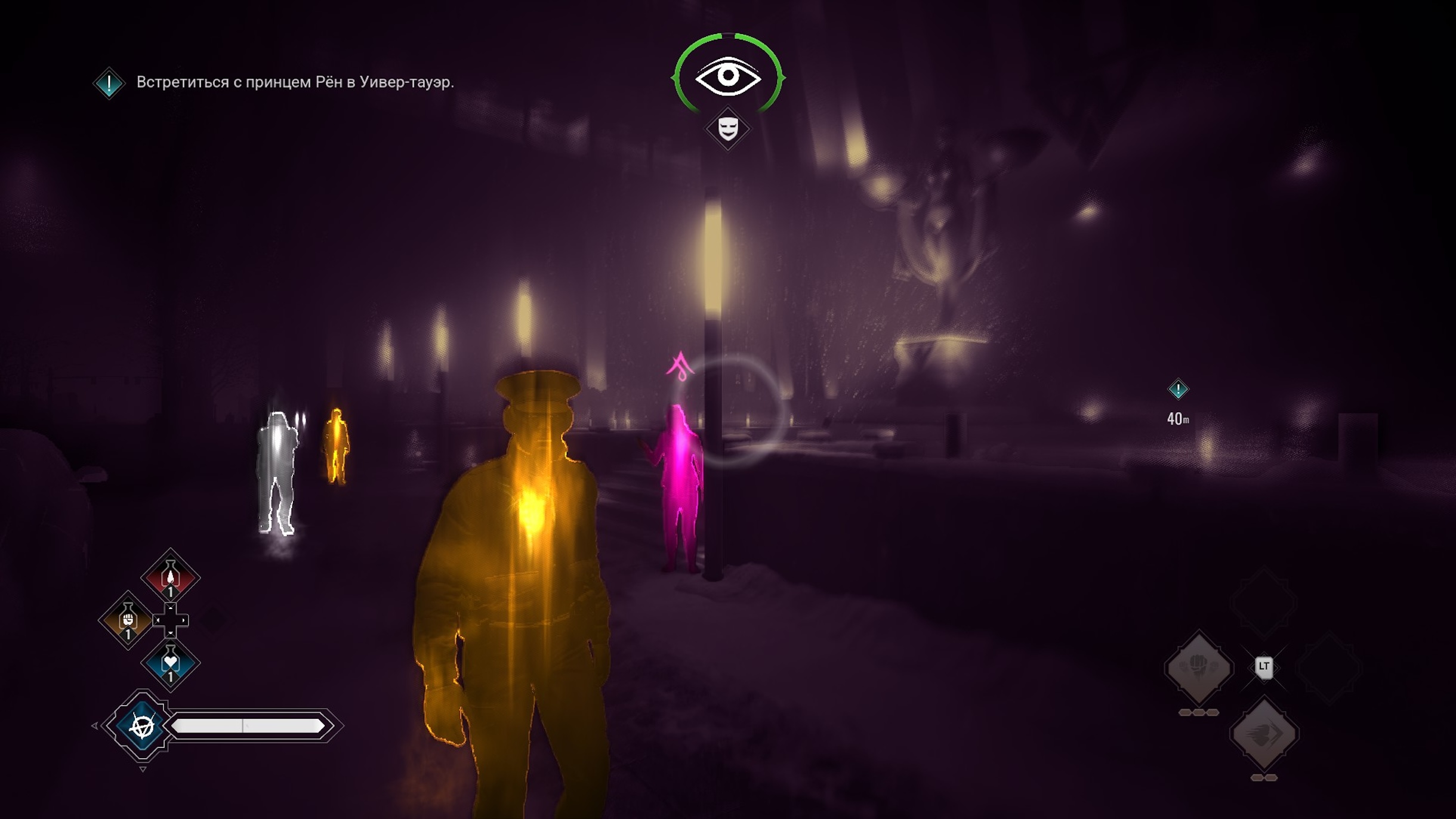Click the masquerade mask icon
The width and height of the screenshot is (1456, 819).
pos(727,128)
